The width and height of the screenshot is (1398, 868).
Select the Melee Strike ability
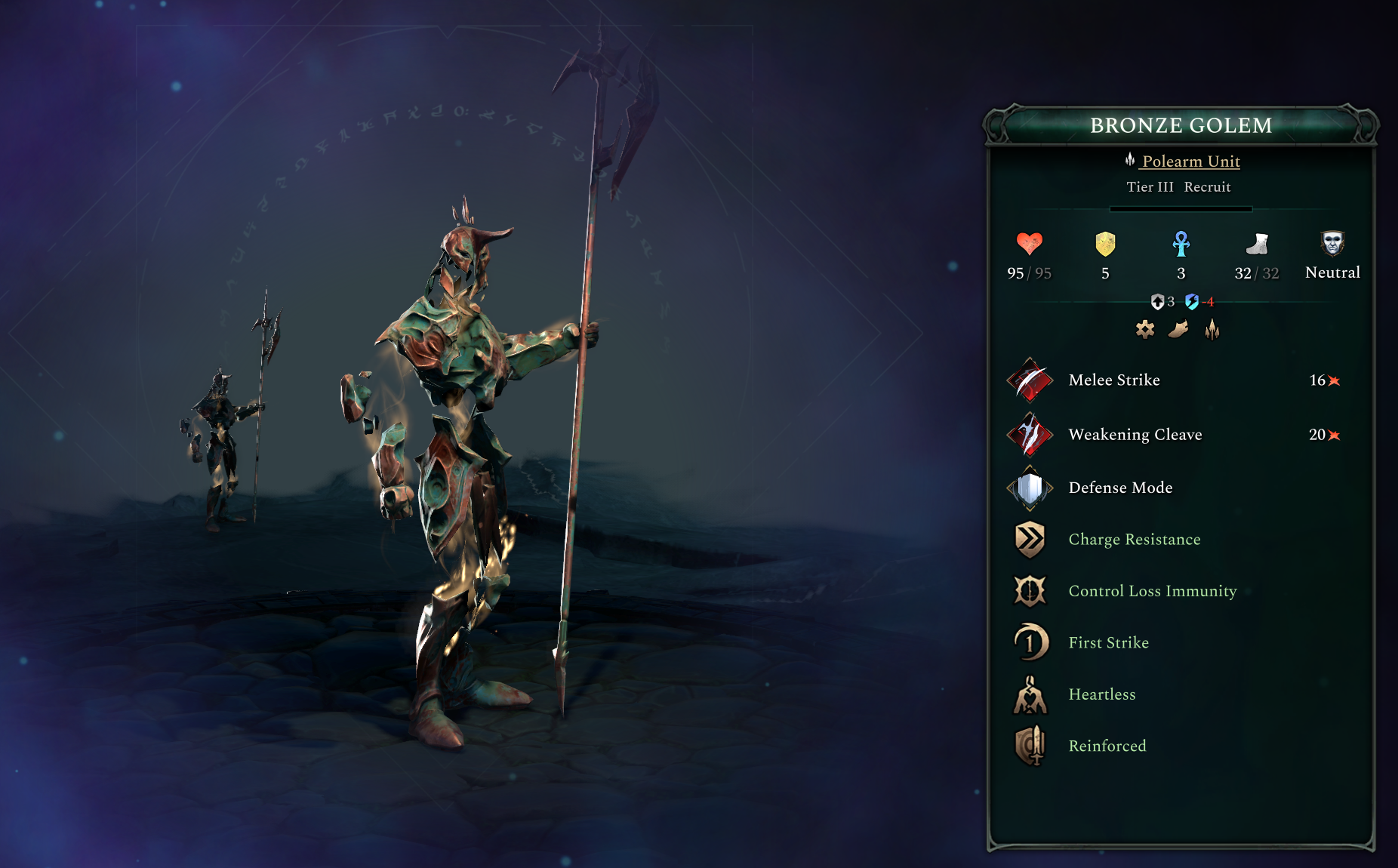pos(1114,380)
